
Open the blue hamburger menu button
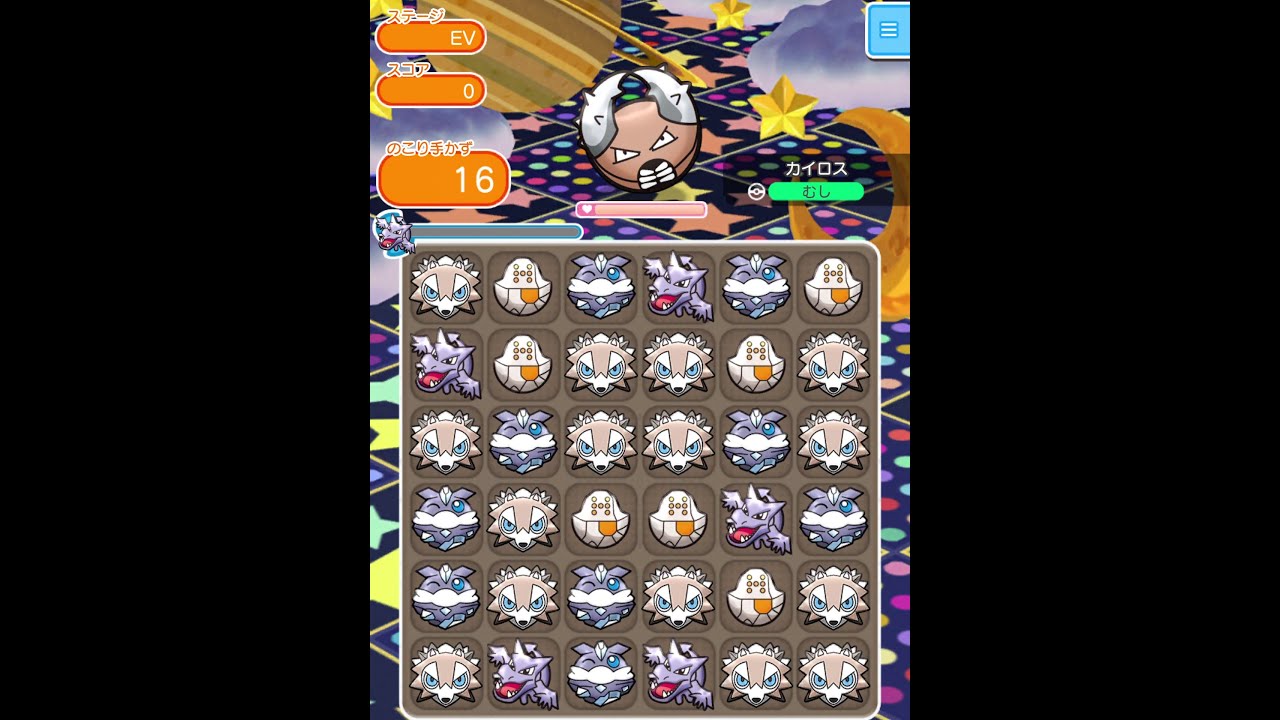[889, 30]
